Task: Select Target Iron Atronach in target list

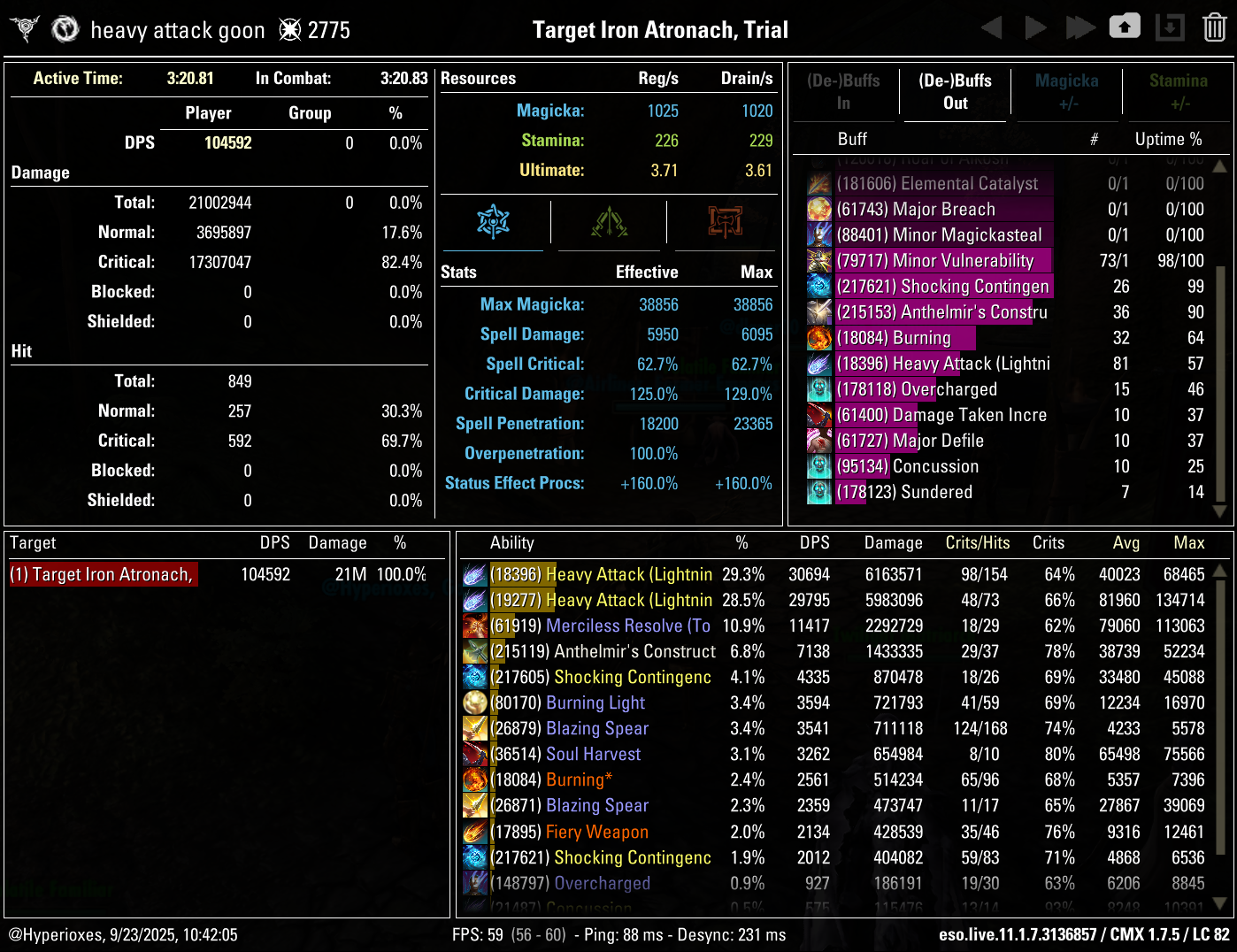Action: click(x=103, y=574)
